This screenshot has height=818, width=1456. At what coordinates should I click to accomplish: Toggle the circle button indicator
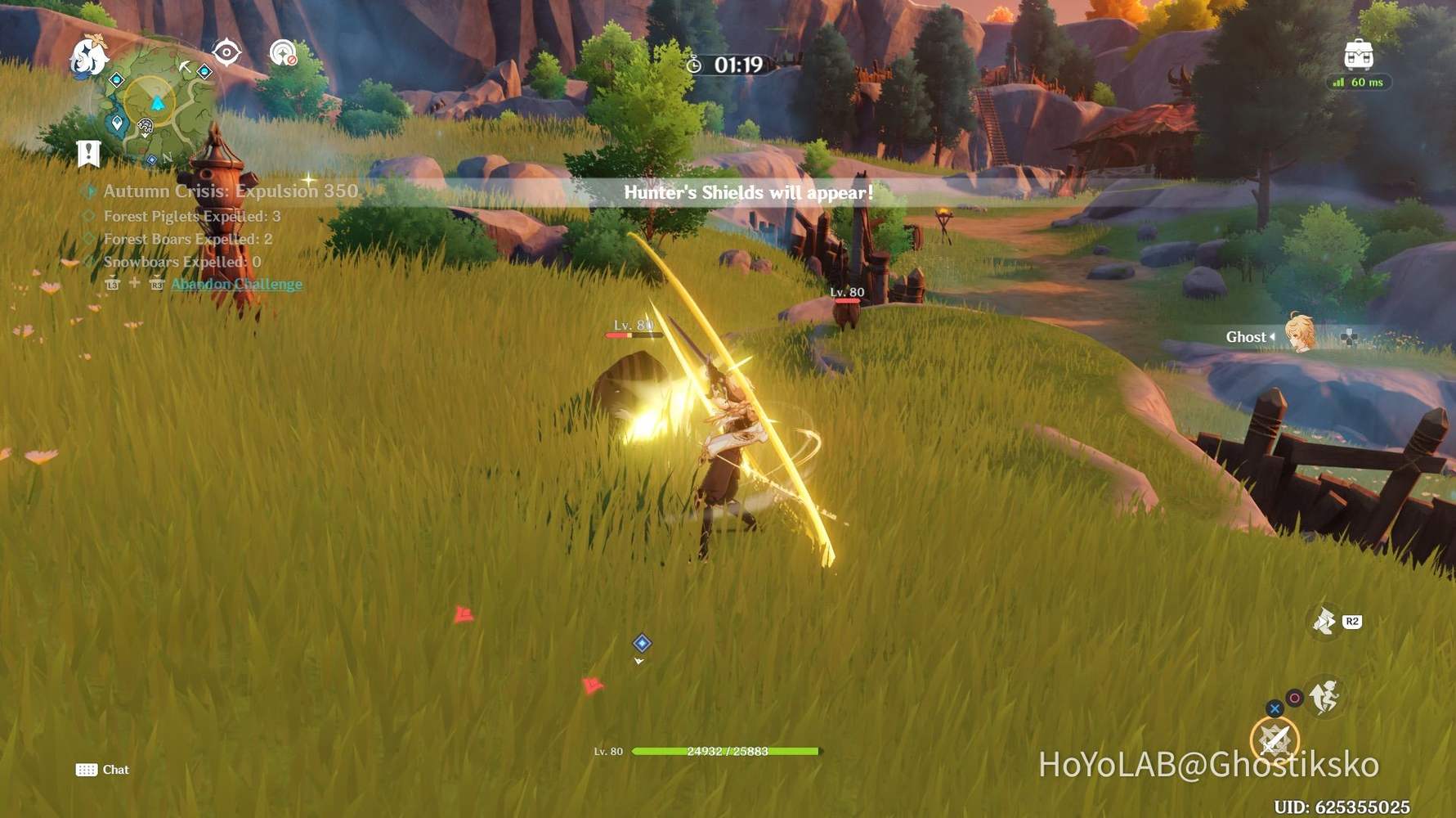1294,699
